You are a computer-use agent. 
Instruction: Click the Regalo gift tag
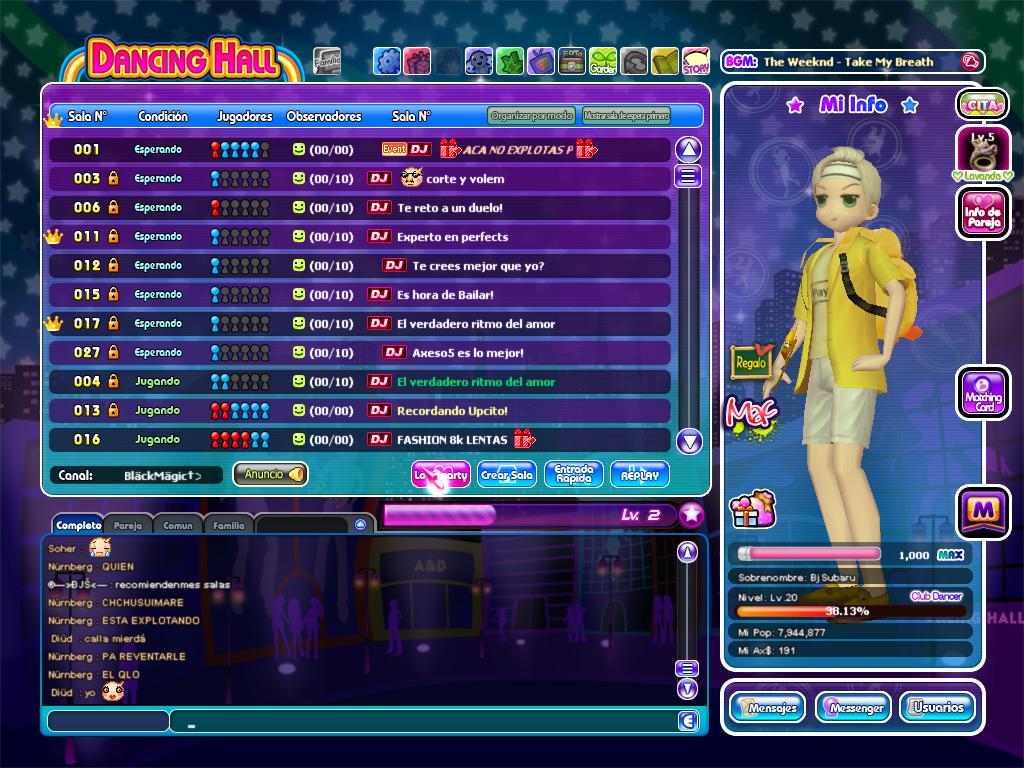[751, 361]
